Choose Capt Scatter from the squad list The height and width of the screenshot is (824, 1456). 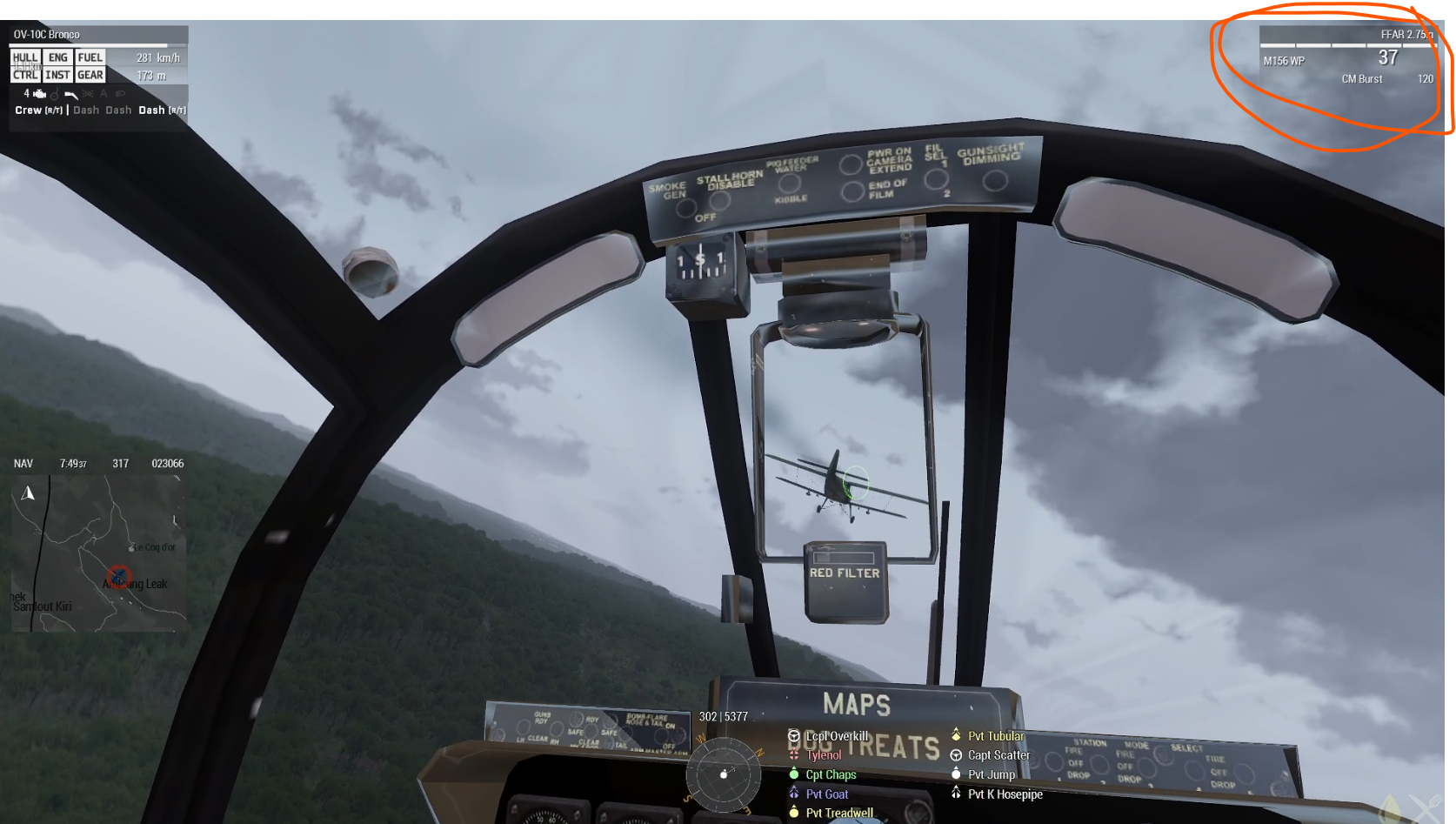(x=998, y=755)
